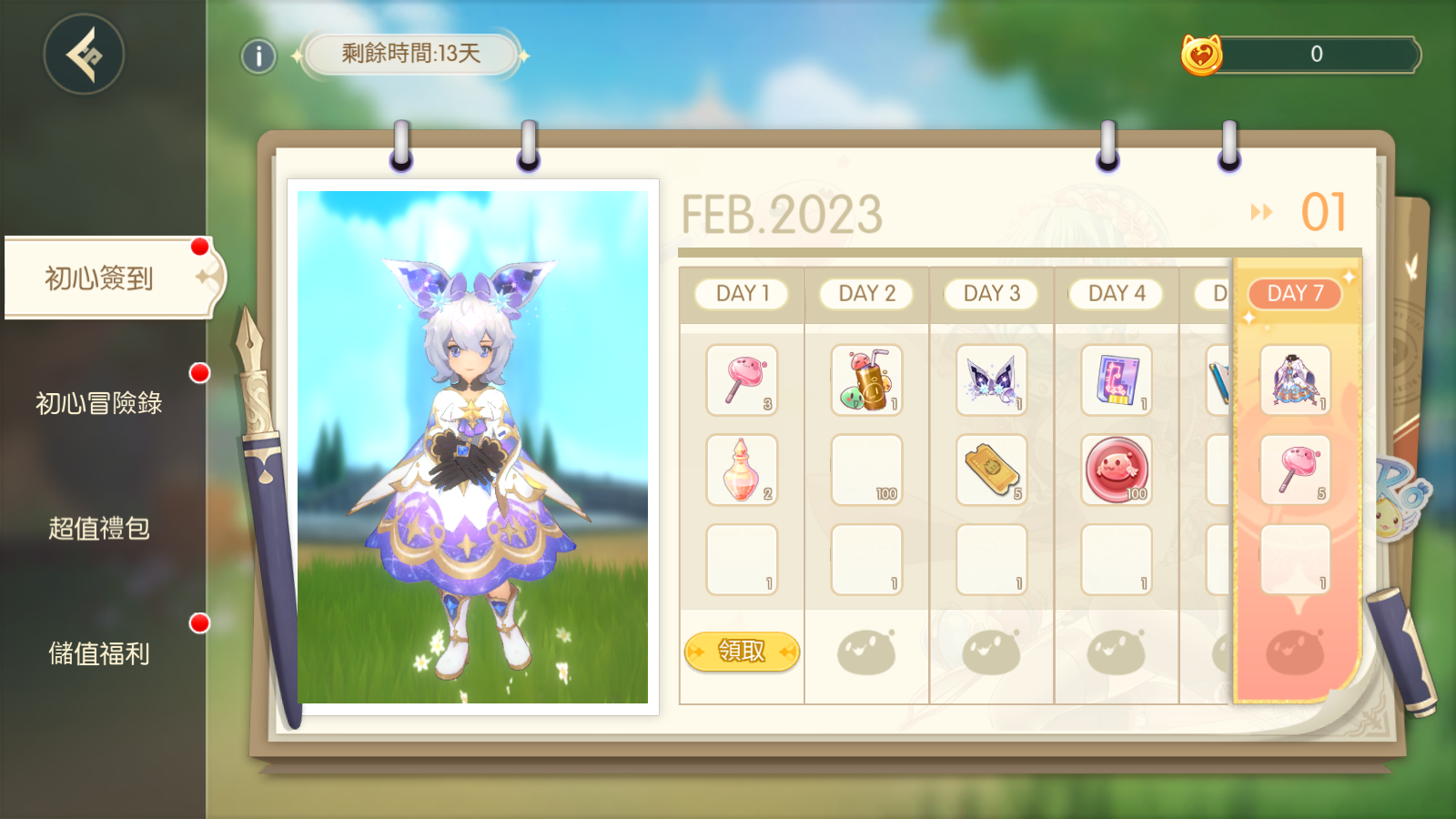Inspect the Day 3 butterfly bow headpiece
The image size is (1456, 819).
pyautogui.click(x=991, y=380)
